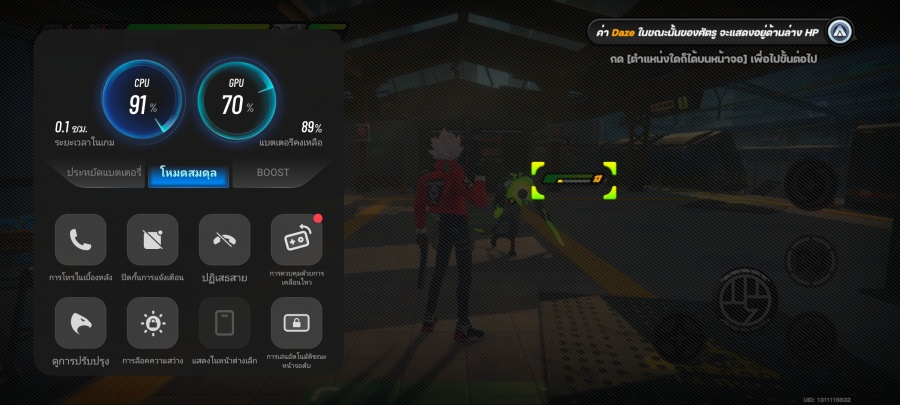Tap the fist basic attack button

(748, 300)
